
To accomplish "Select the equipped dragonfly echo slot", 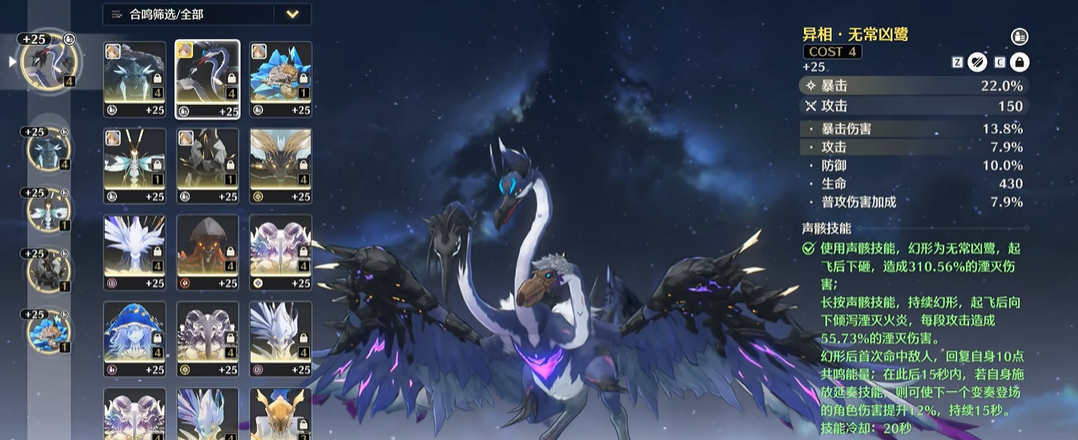I will pos(47,210).
